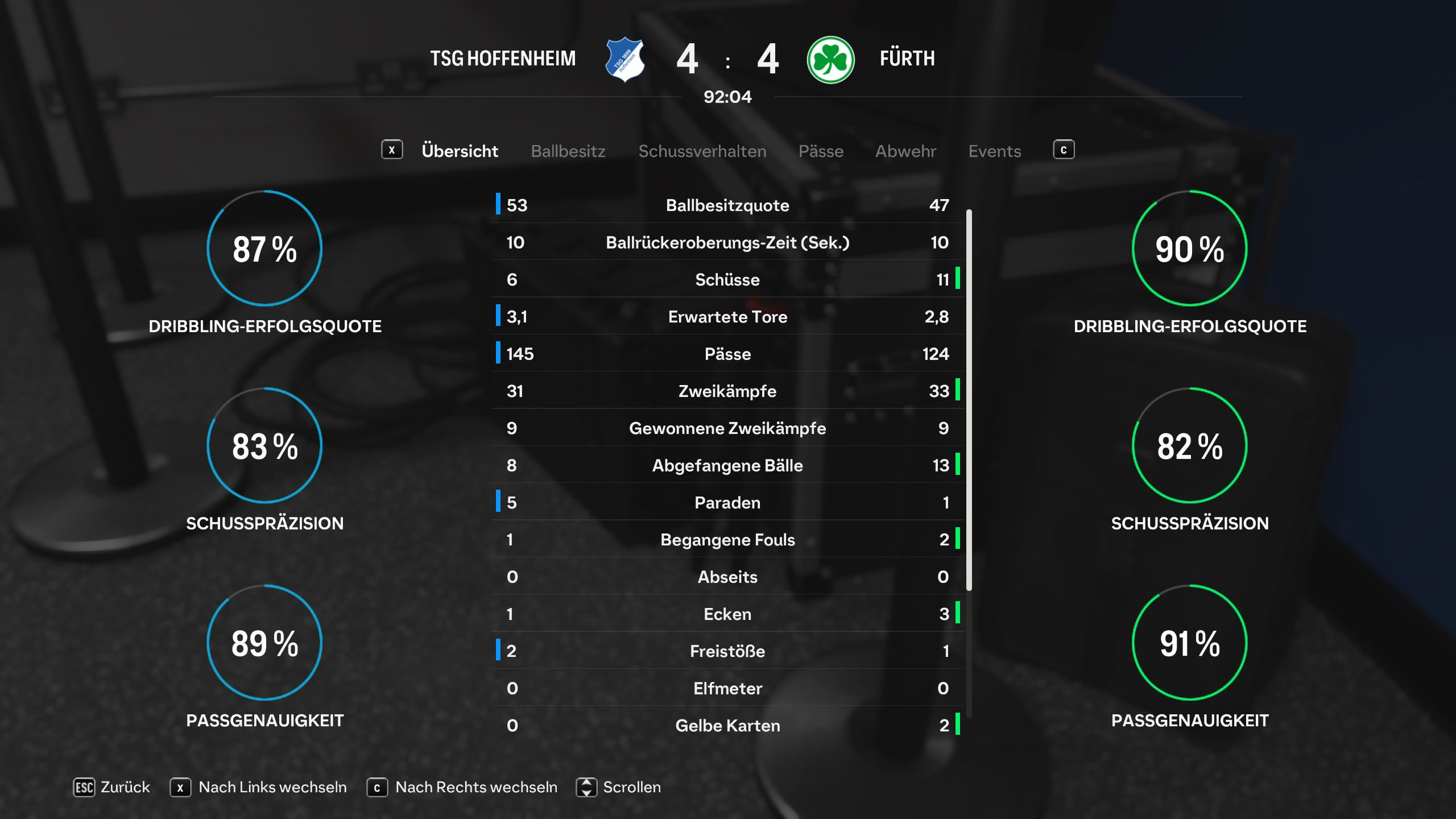This screenshot has width=1456, height=819.
Task: Go back with Zurück
Action: click(x=112, y=787)
